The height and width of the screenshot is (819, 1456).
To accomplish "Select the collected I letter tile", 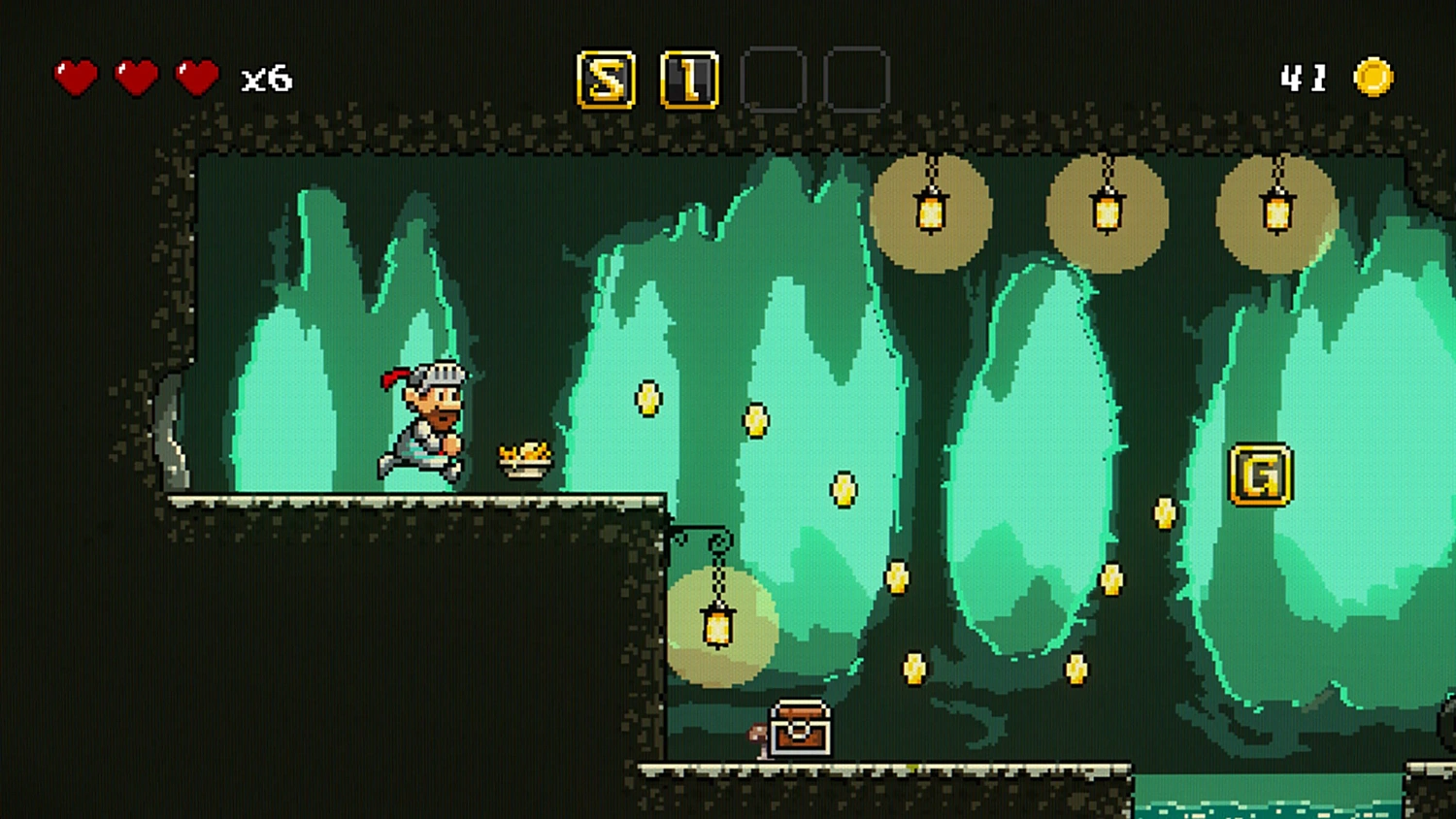I will pos(689,80).
